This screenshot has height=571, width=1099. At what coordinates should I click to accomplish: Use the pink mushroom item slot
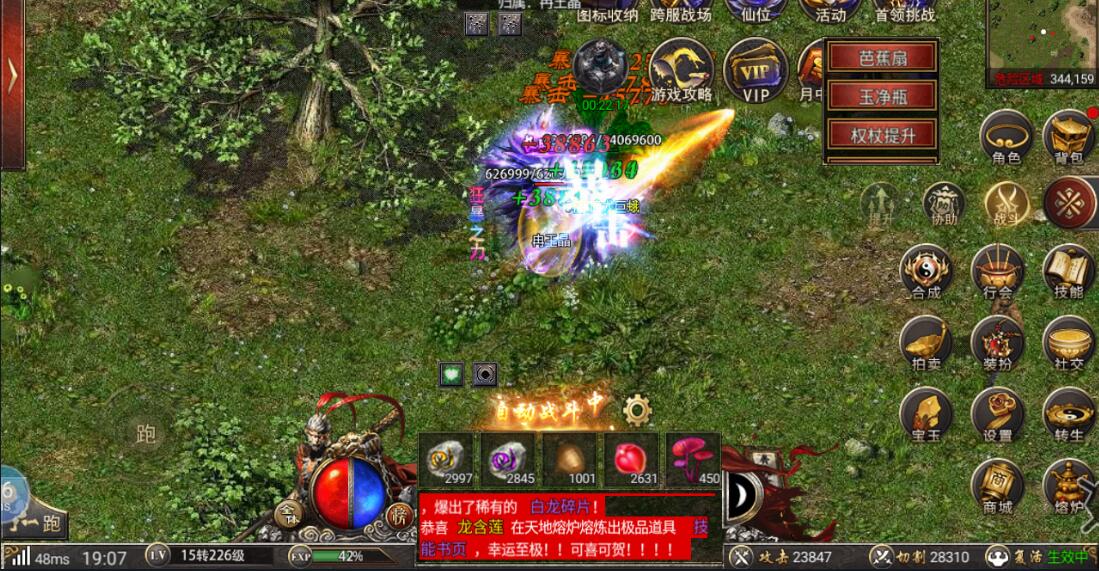(x=692, y=459)
